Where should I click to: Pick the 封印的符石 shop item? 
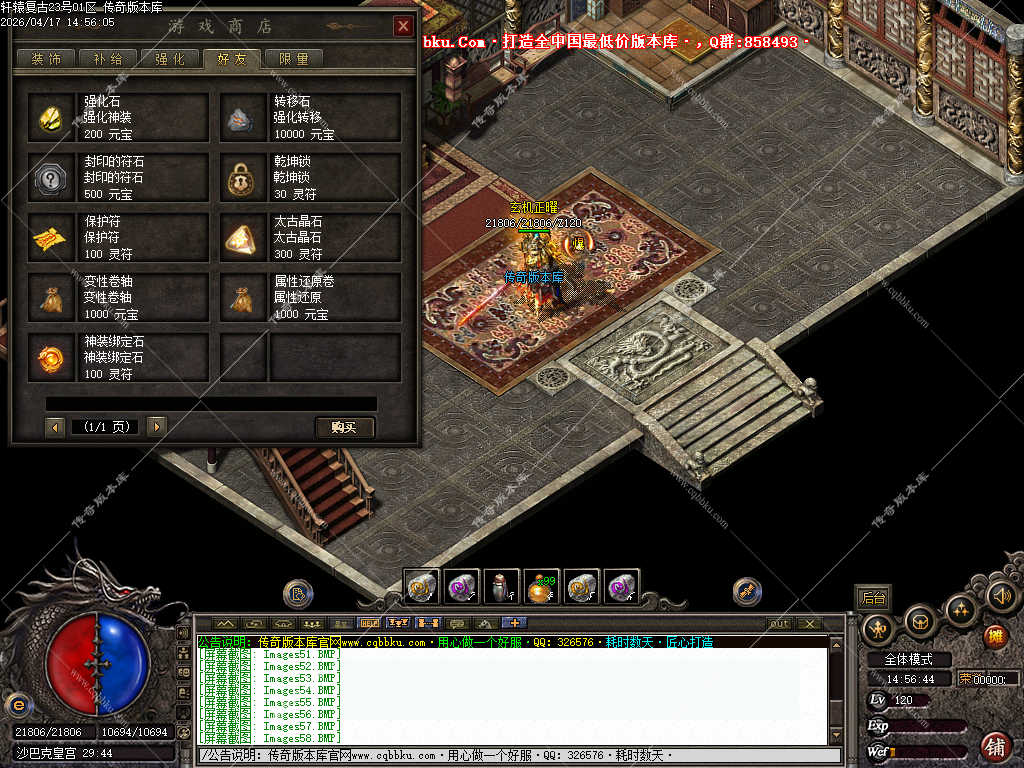118,178
